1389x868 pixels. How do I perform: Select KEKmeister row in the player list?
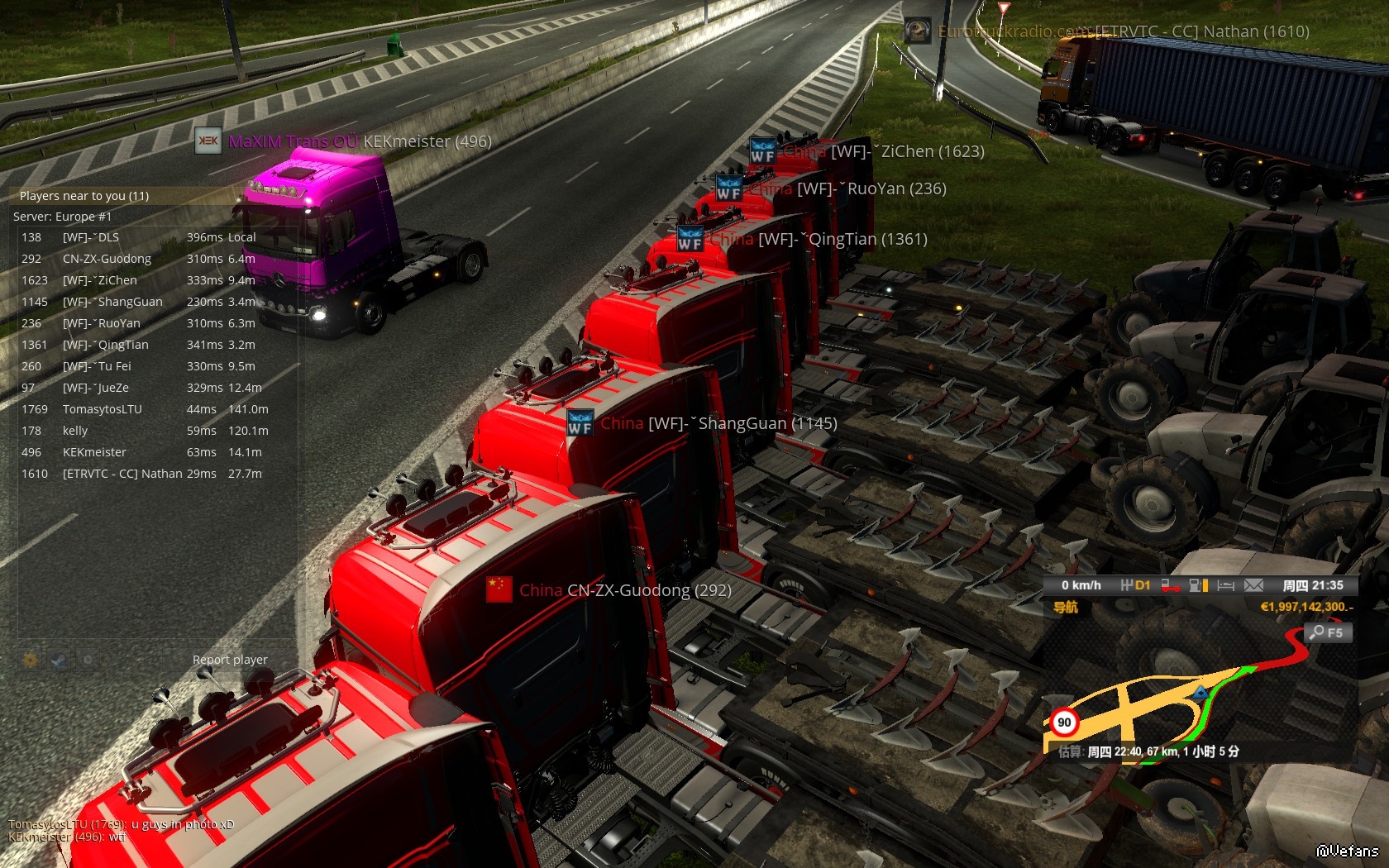click(94, 452)
